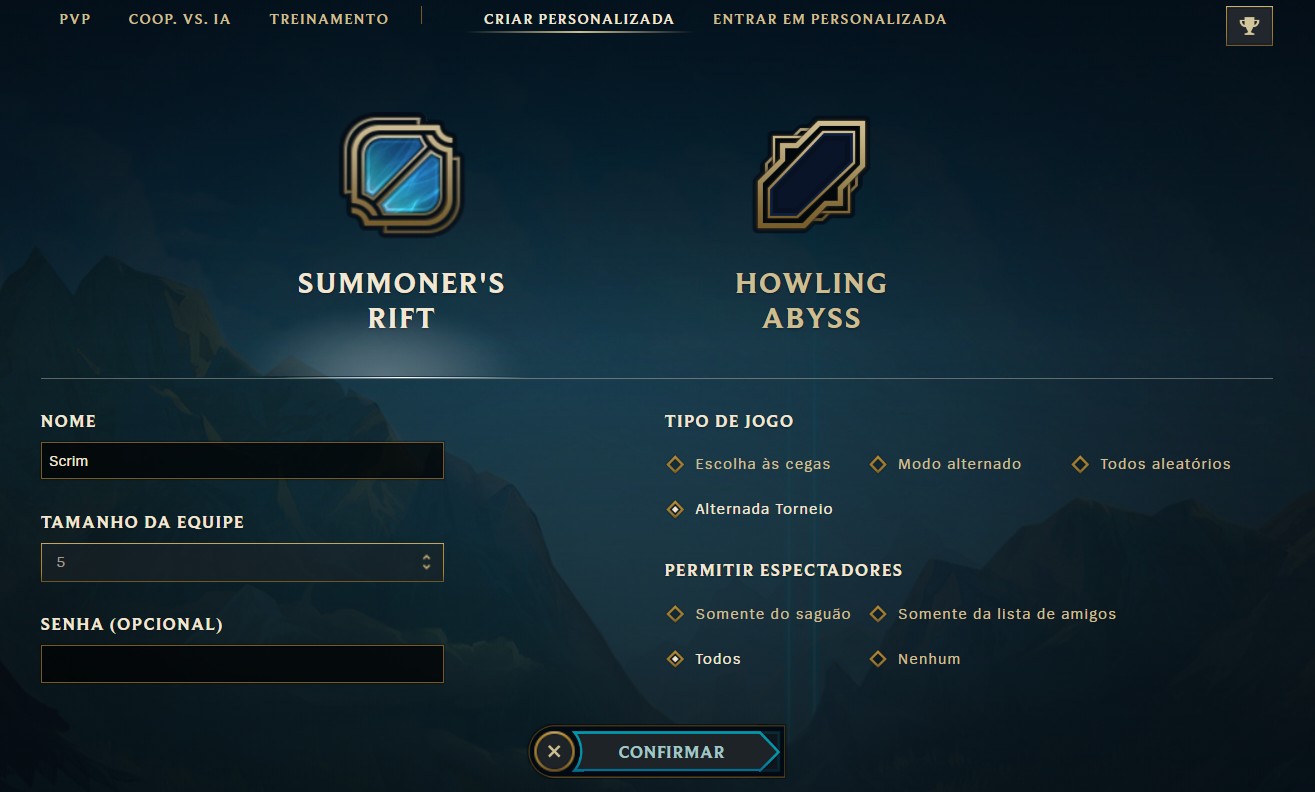Open the 'COOP. VS. IA' tab

point(180,18)
